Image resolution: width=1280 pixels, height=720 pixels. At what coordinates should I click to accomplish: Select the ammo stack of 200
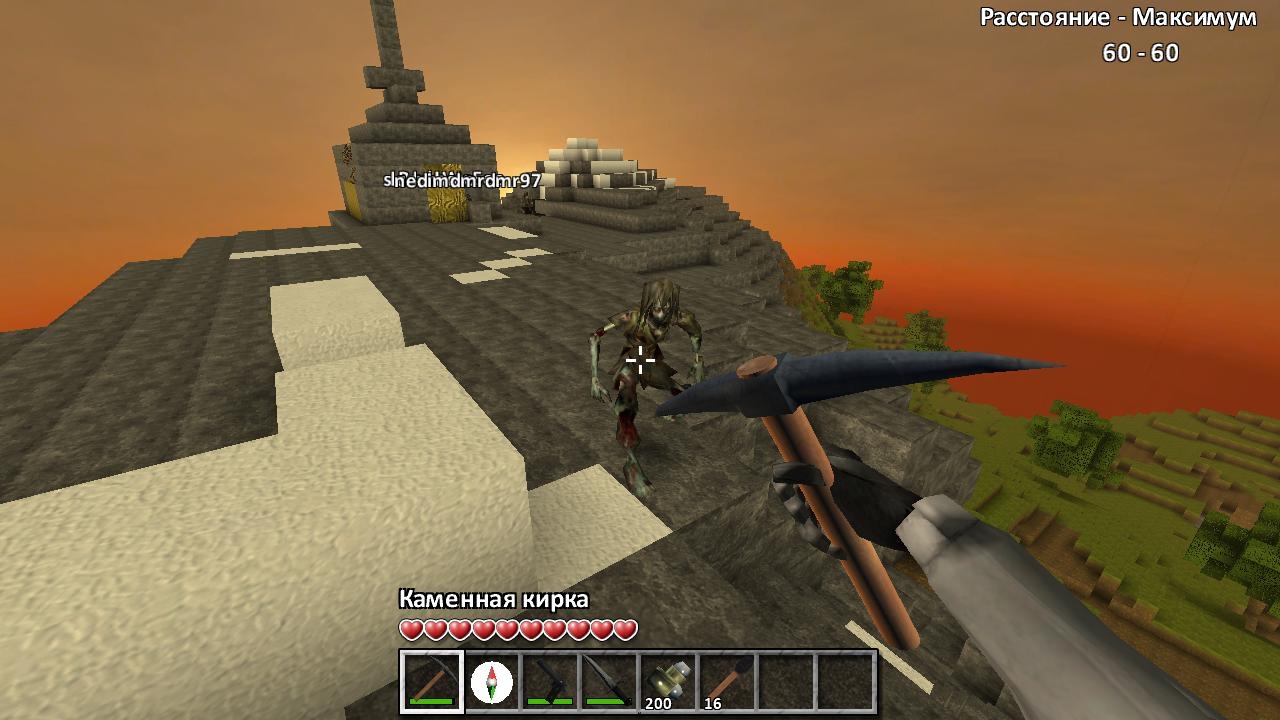click(668, 682)
